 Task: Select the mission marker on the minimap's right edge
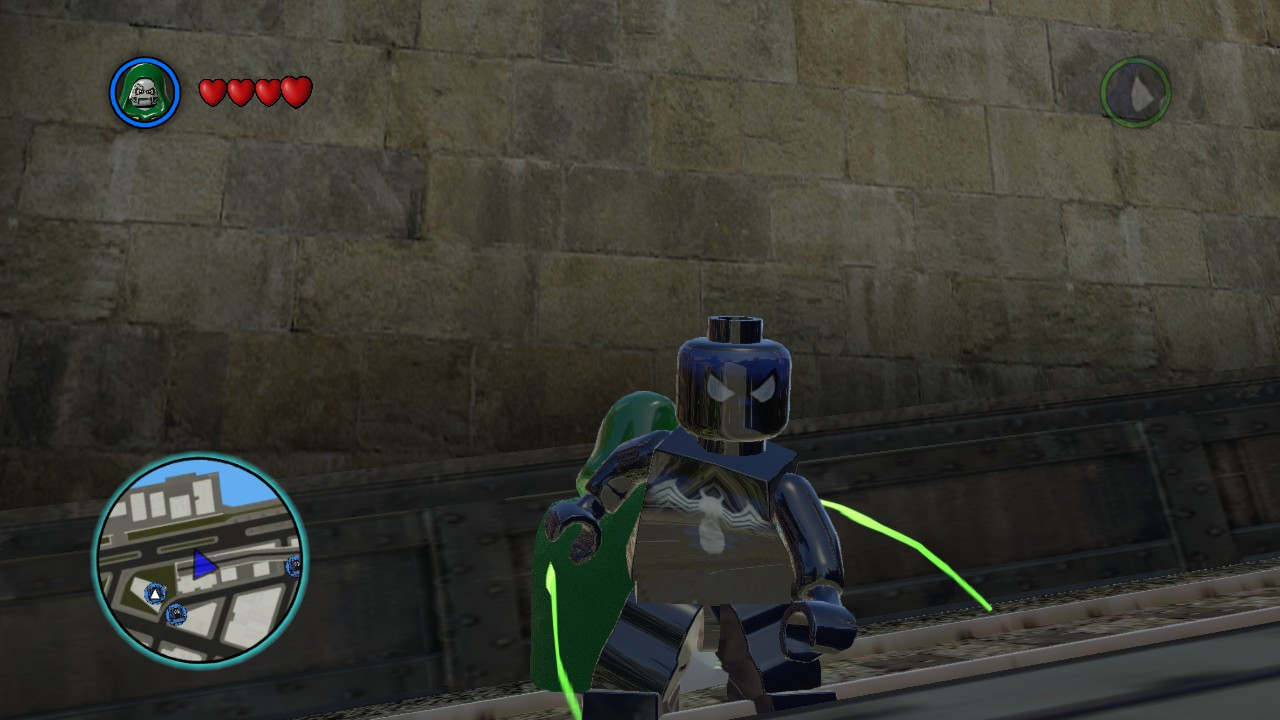point(294,567)
